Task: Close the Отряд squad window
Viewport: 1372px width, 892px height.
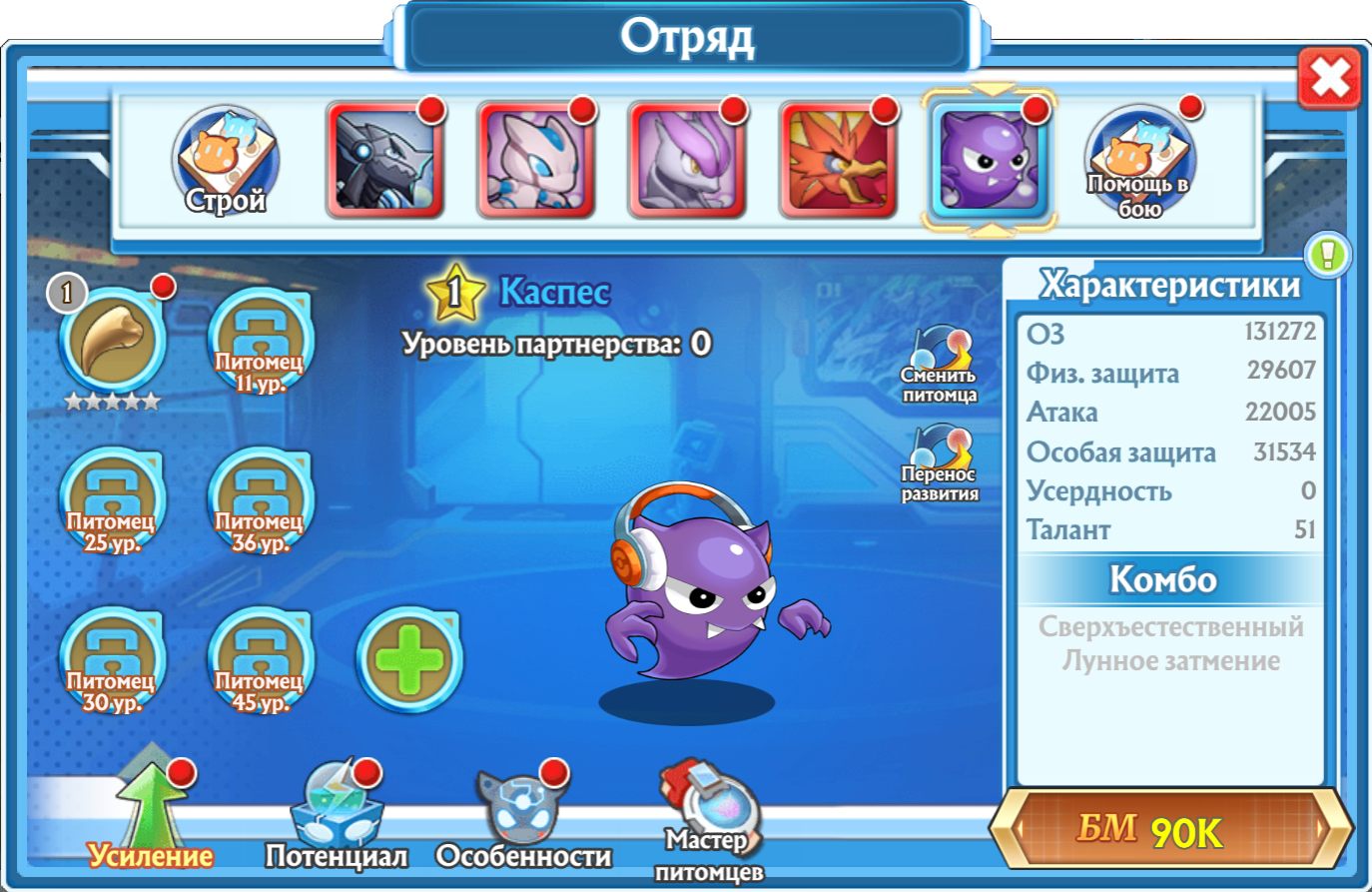Action: [1329, 77]
